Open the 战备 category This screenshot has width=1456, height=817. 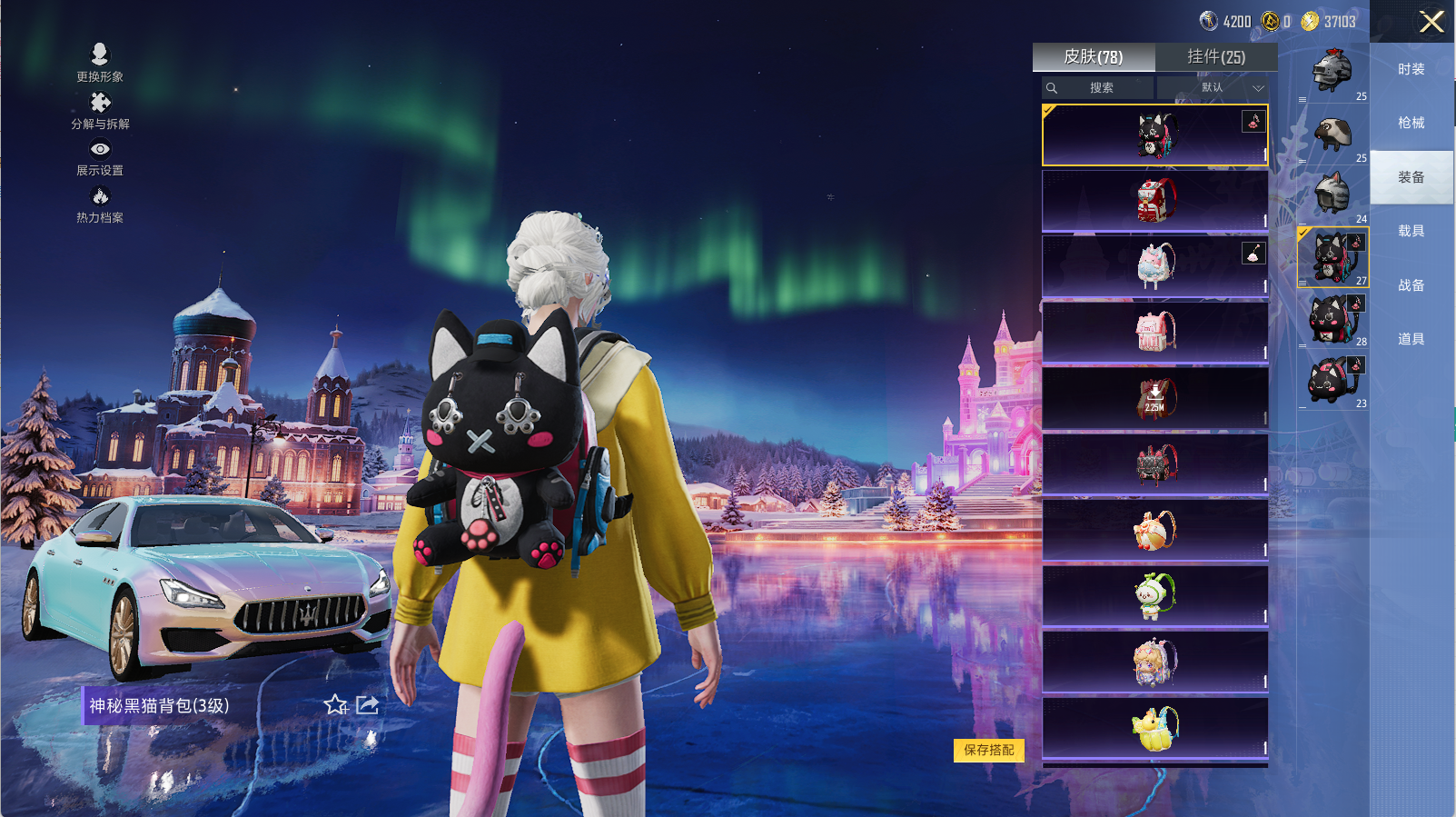pyautogui.click(x=1411, y=285)
